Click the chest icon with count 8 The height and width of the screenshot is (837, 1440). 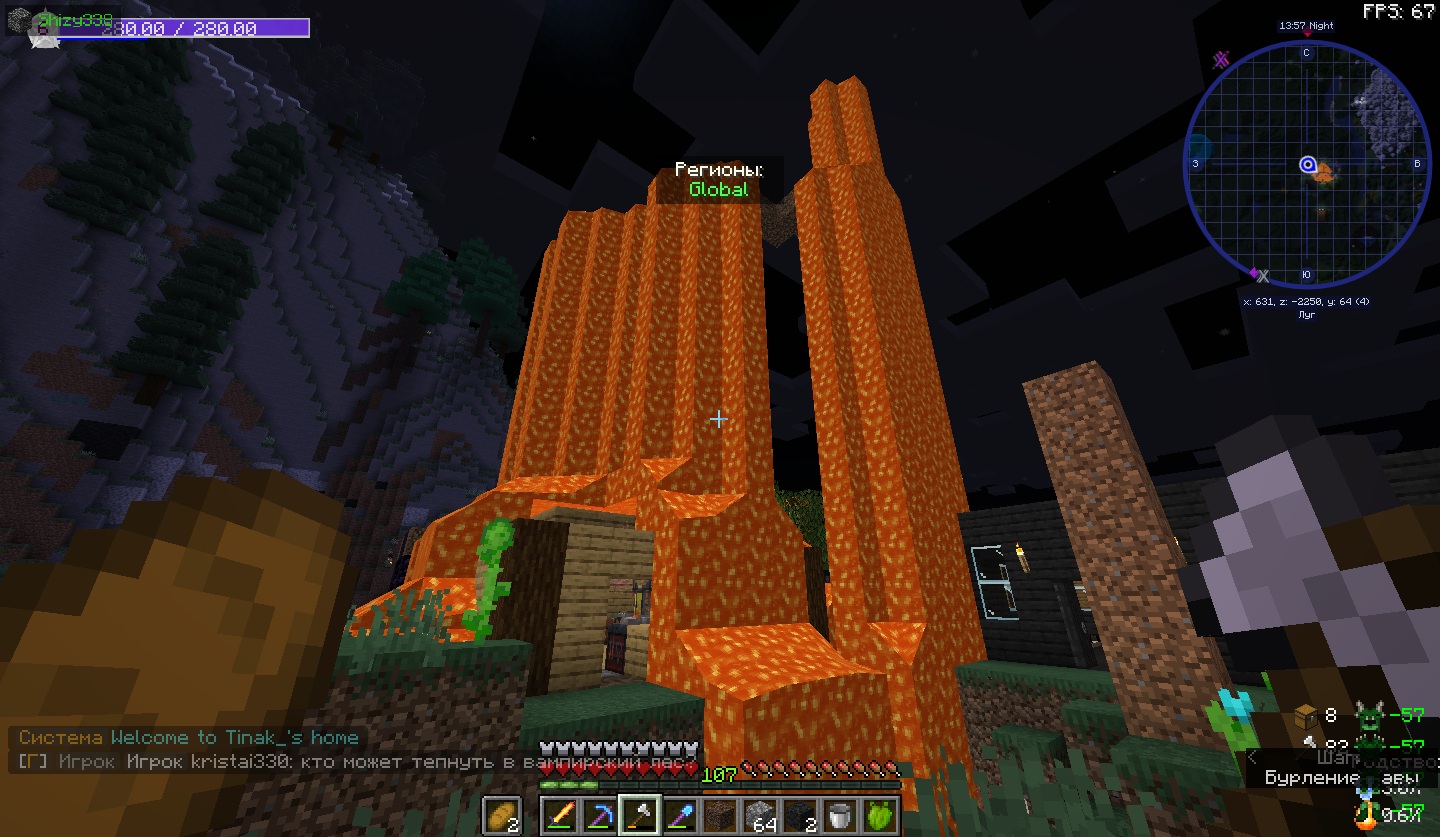[x=1306, y=715]
